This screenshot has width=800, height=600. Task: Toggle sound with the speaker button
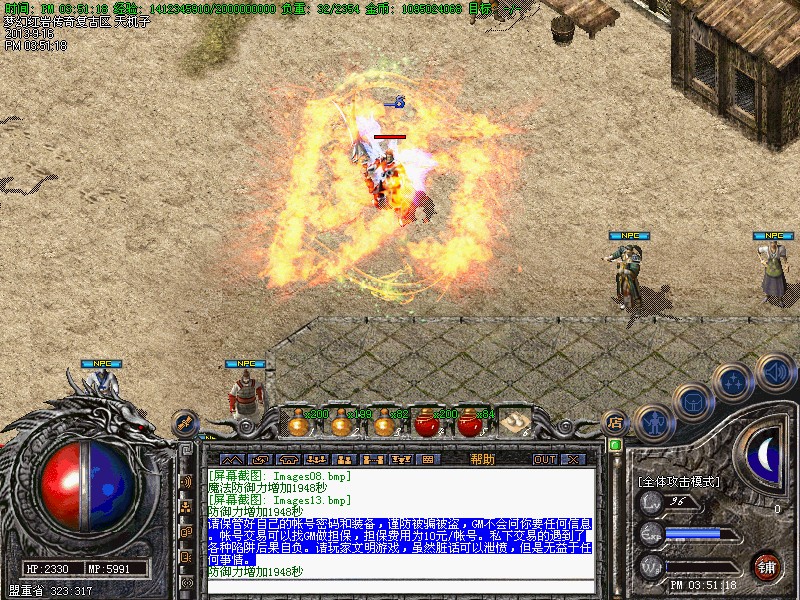point(773,371)
